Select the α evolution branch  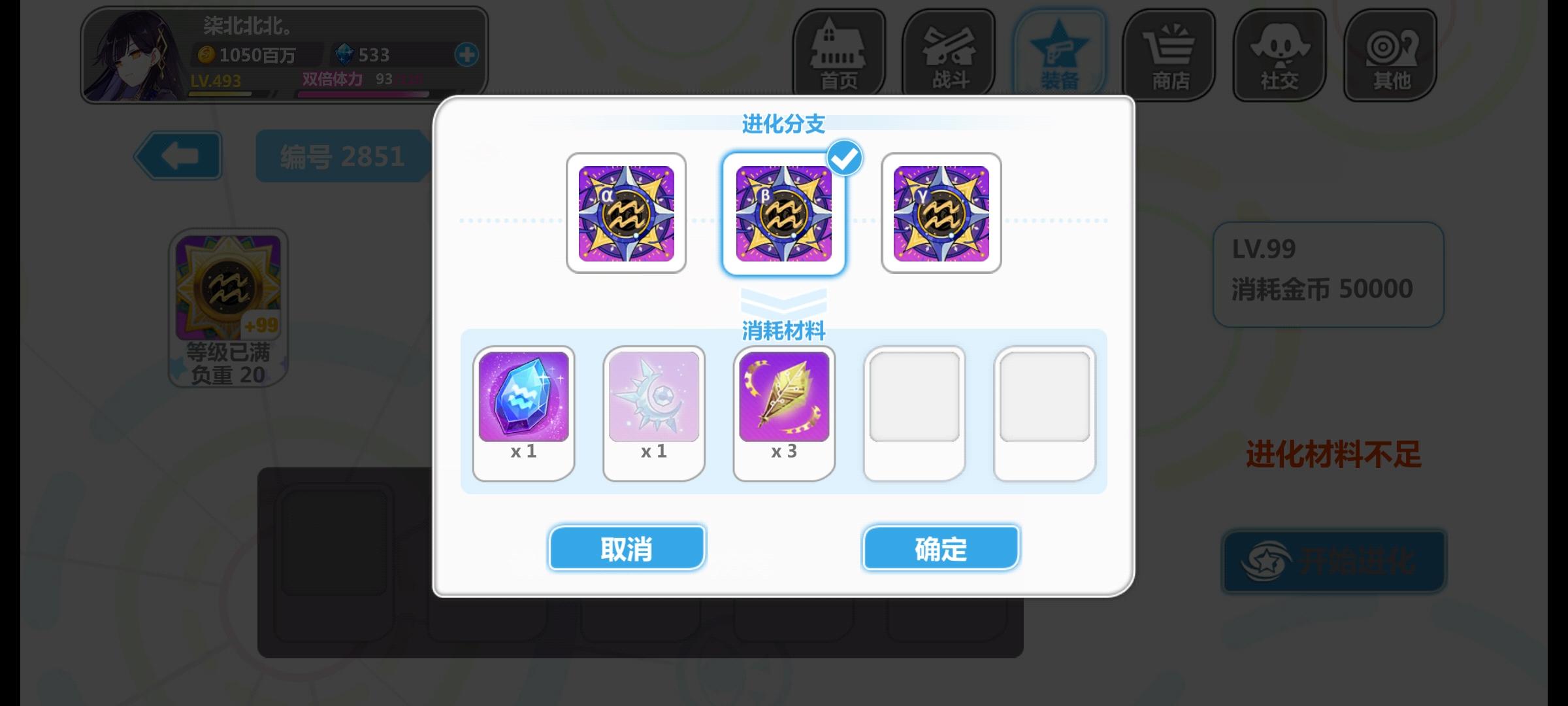tap(627, 212)
